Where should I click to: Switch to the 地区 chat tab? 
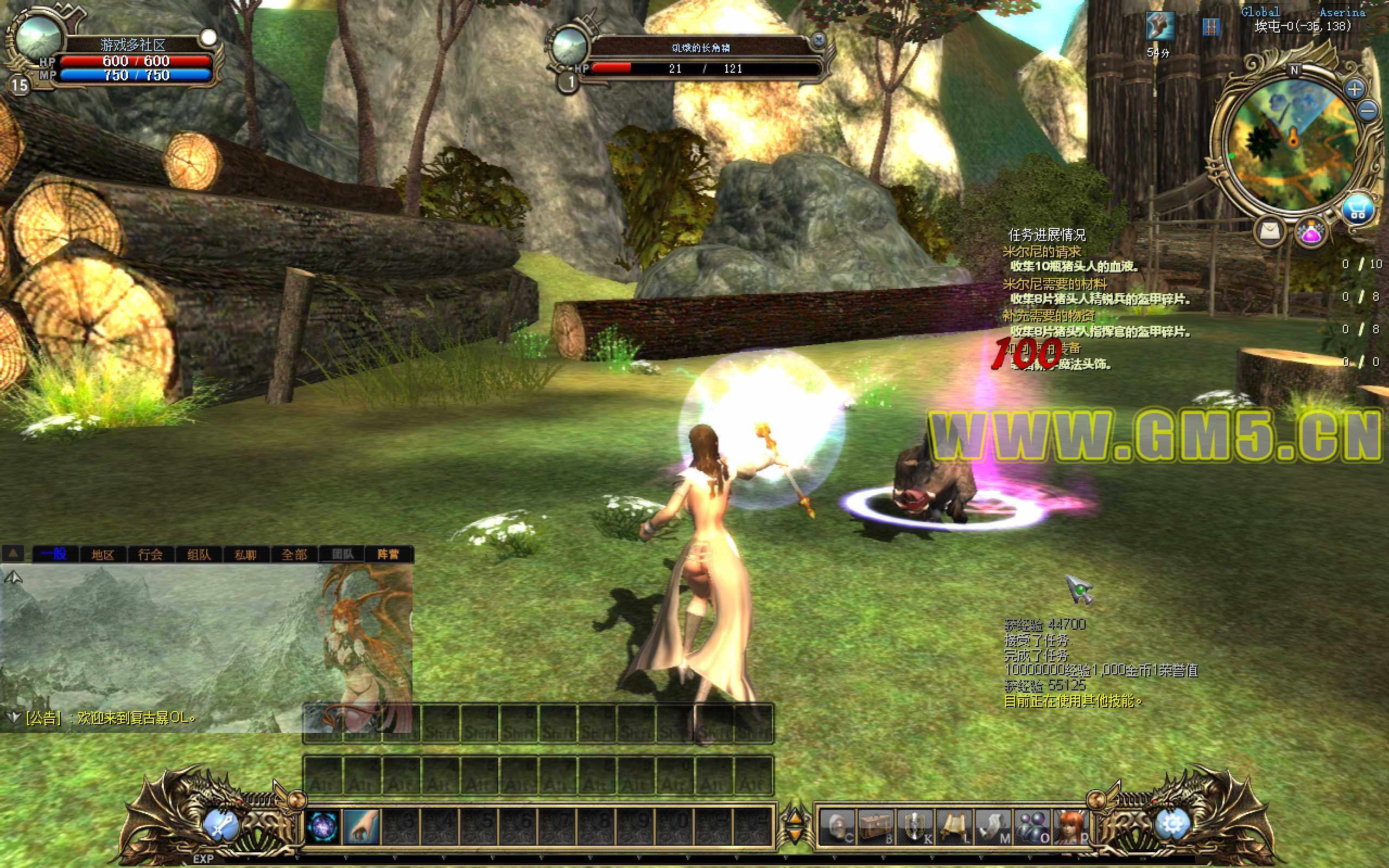click(103, 554)
